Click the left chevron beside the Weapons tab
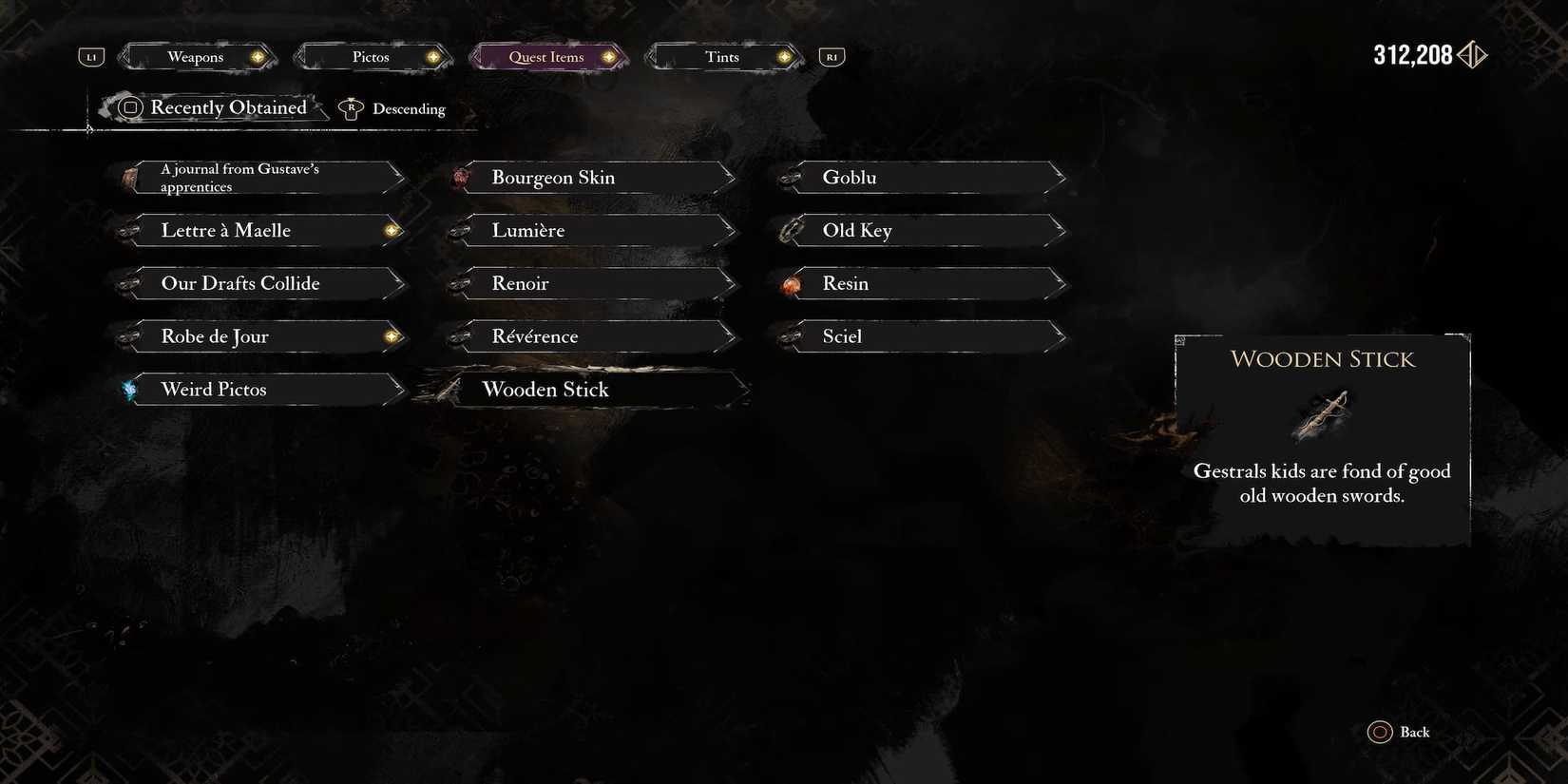The width and height of the screenshot is (1568, 784). pyautogui.click(x=123, y=57)
